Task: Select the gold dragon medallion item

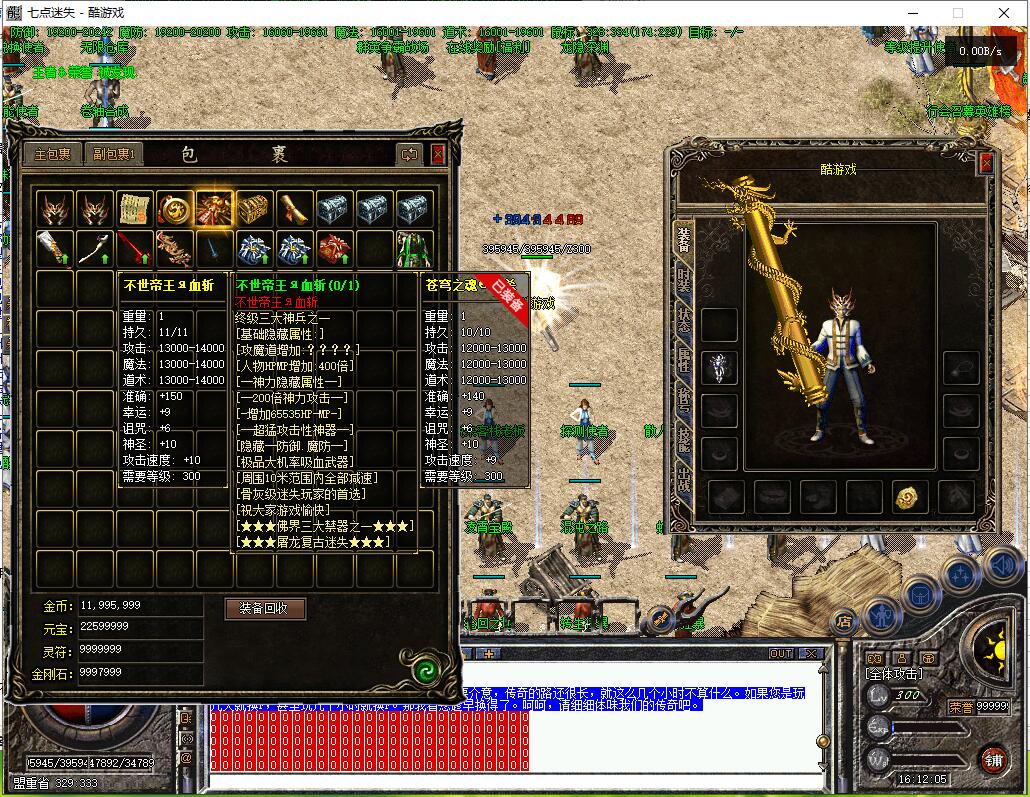Action: point(175,209)
